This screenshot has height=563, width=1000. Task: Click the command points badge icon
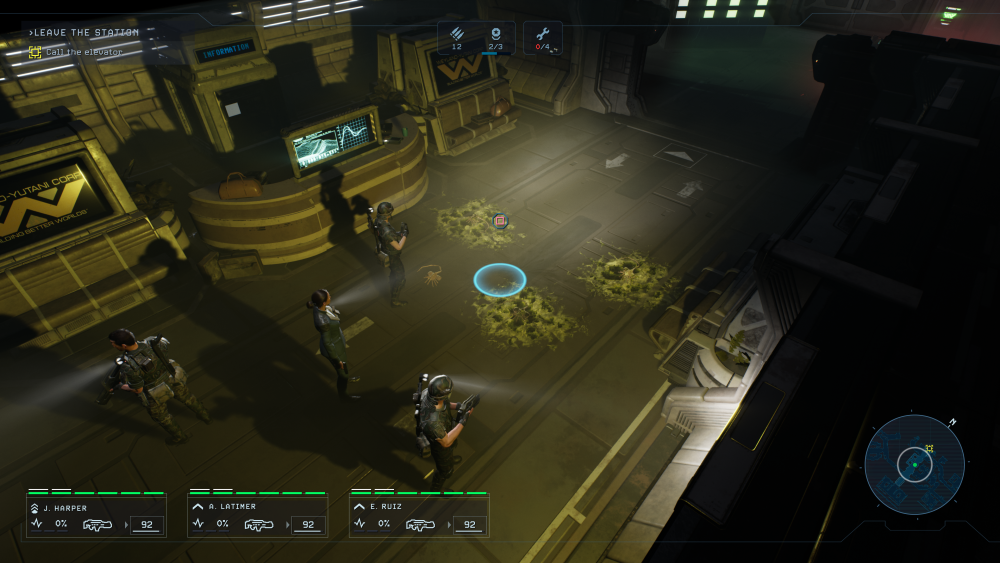(x=495, y=33)
